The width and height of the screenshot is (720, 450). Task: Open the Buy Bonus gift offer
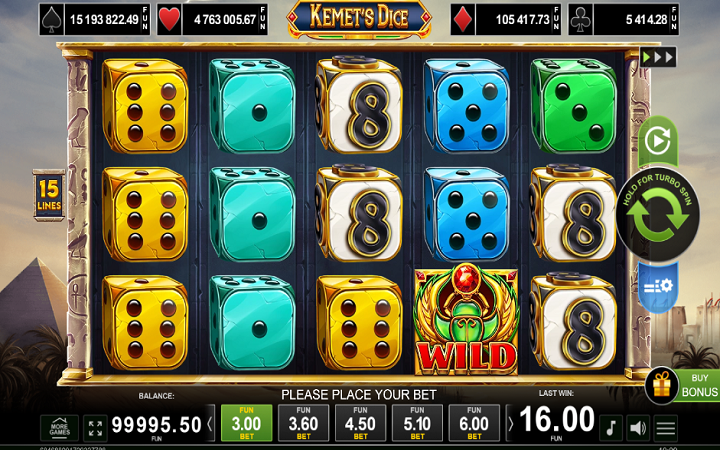[x=682, y=385]
